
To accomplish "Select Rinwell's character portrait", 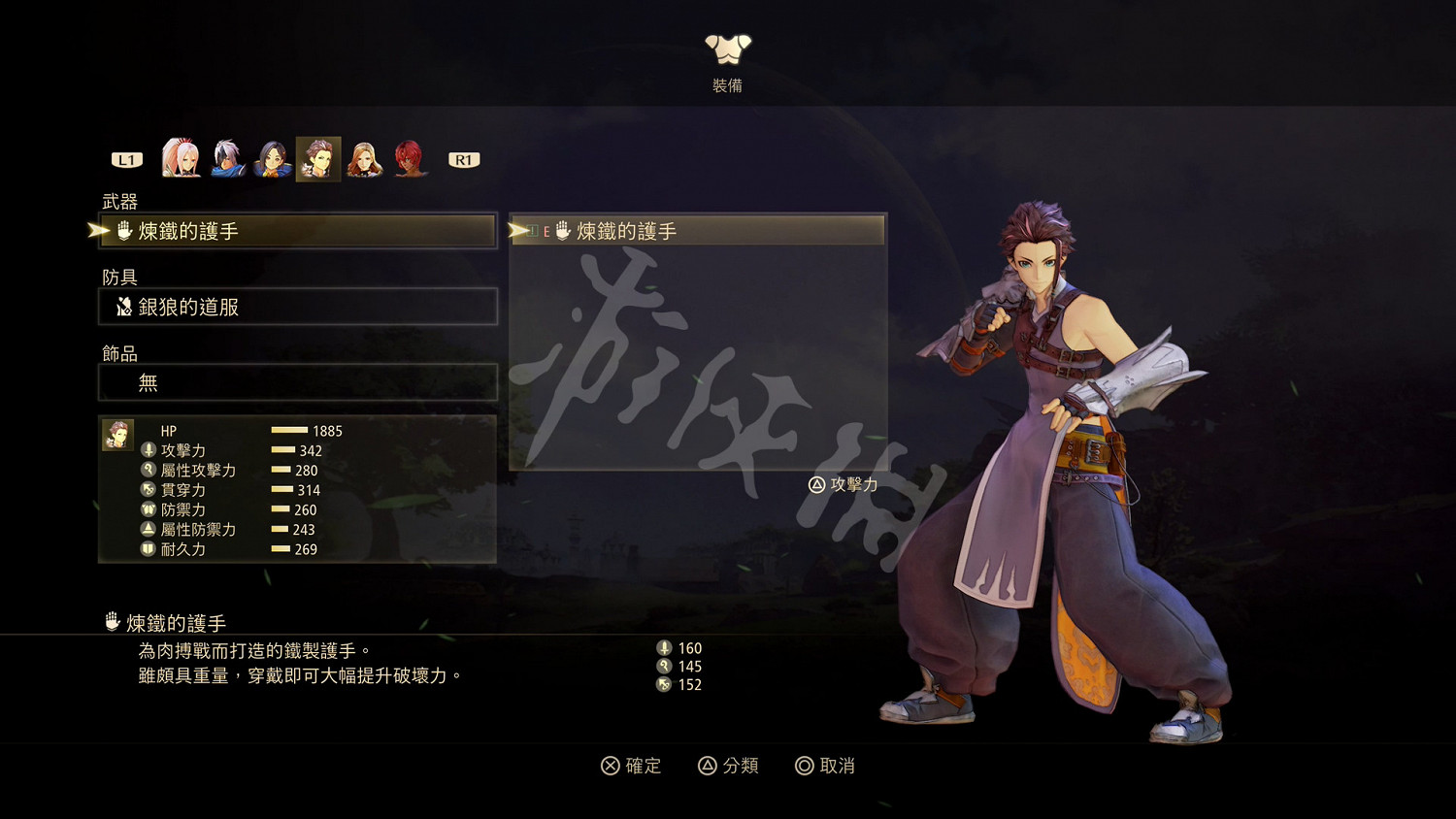I will point(273,157).
